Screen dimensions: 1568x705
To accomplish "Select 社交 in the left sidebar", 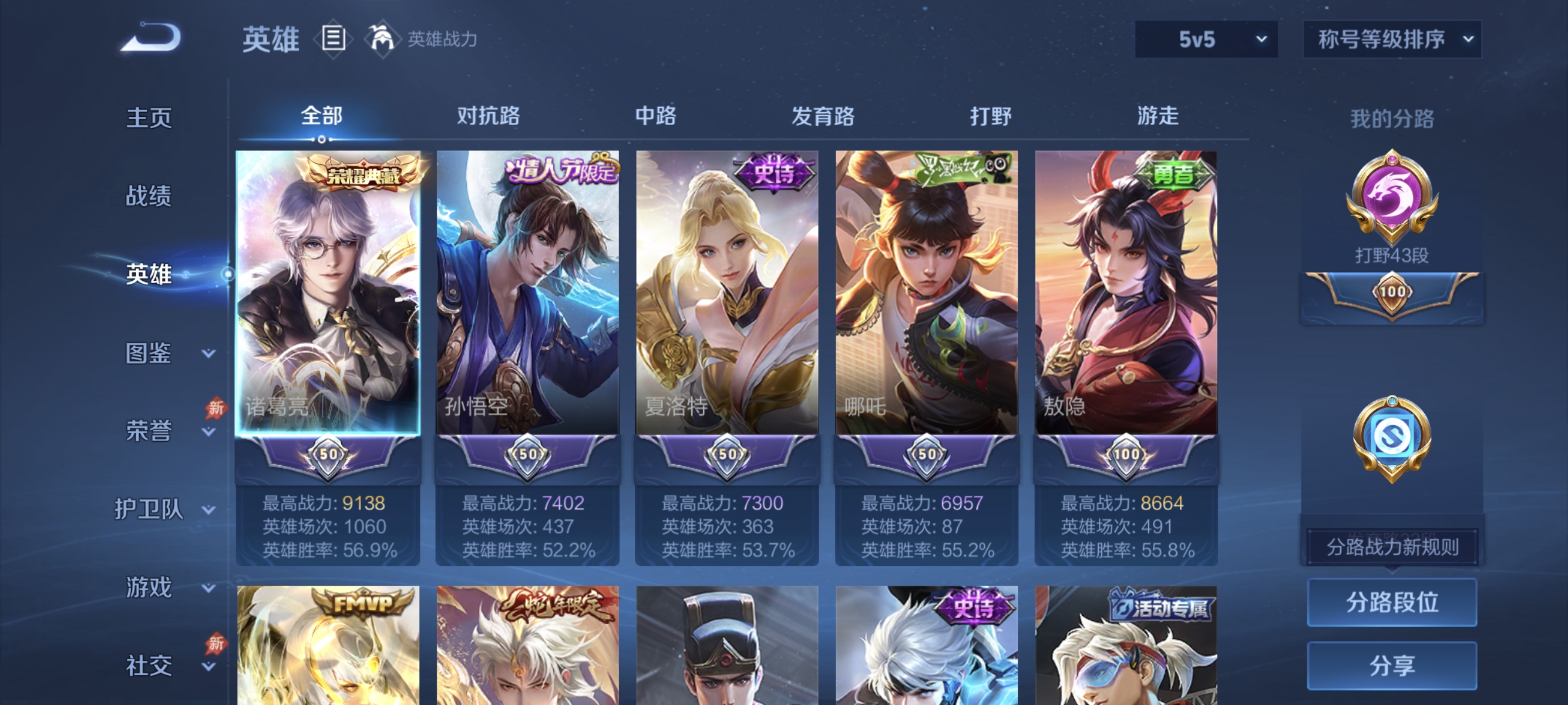I will (149, 666).
